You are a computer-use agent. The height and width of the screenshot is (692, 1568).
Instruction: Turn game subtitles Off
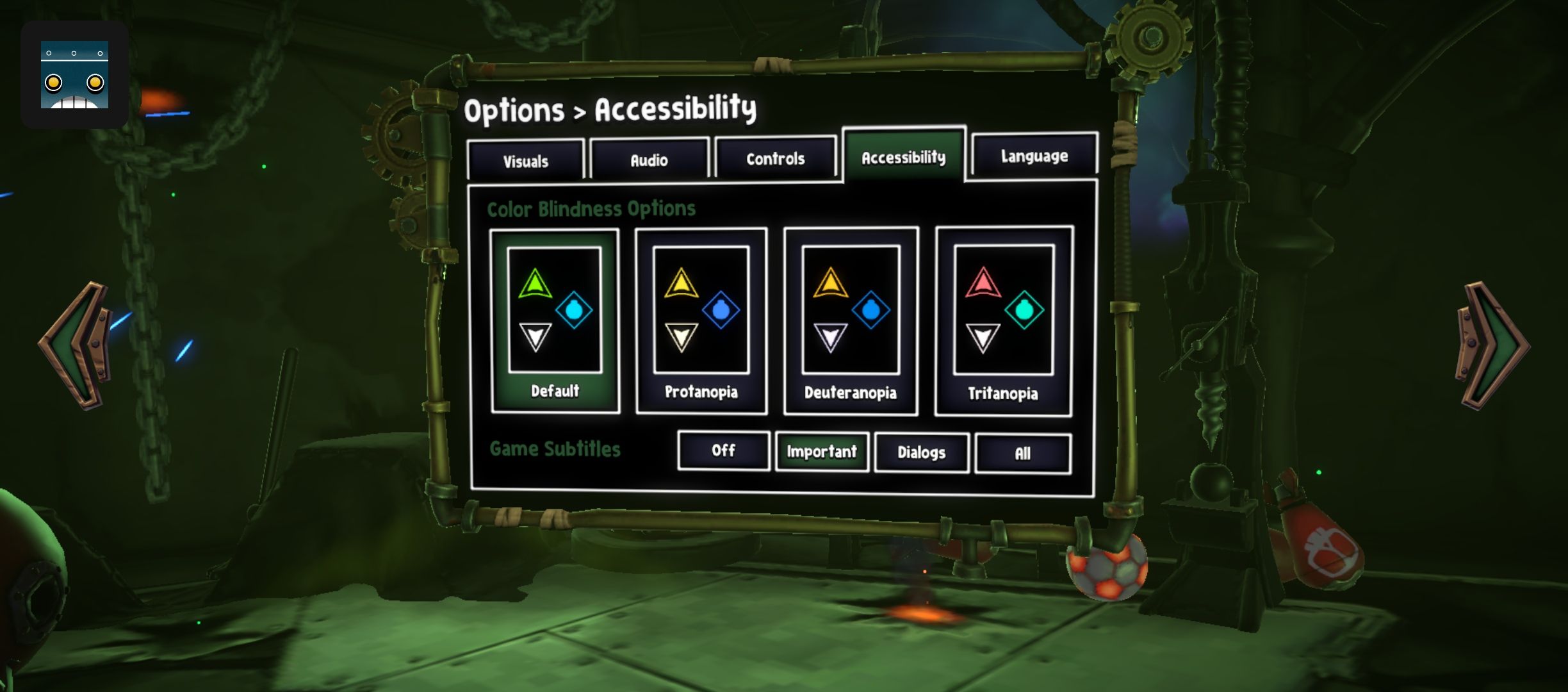(723, 450)
